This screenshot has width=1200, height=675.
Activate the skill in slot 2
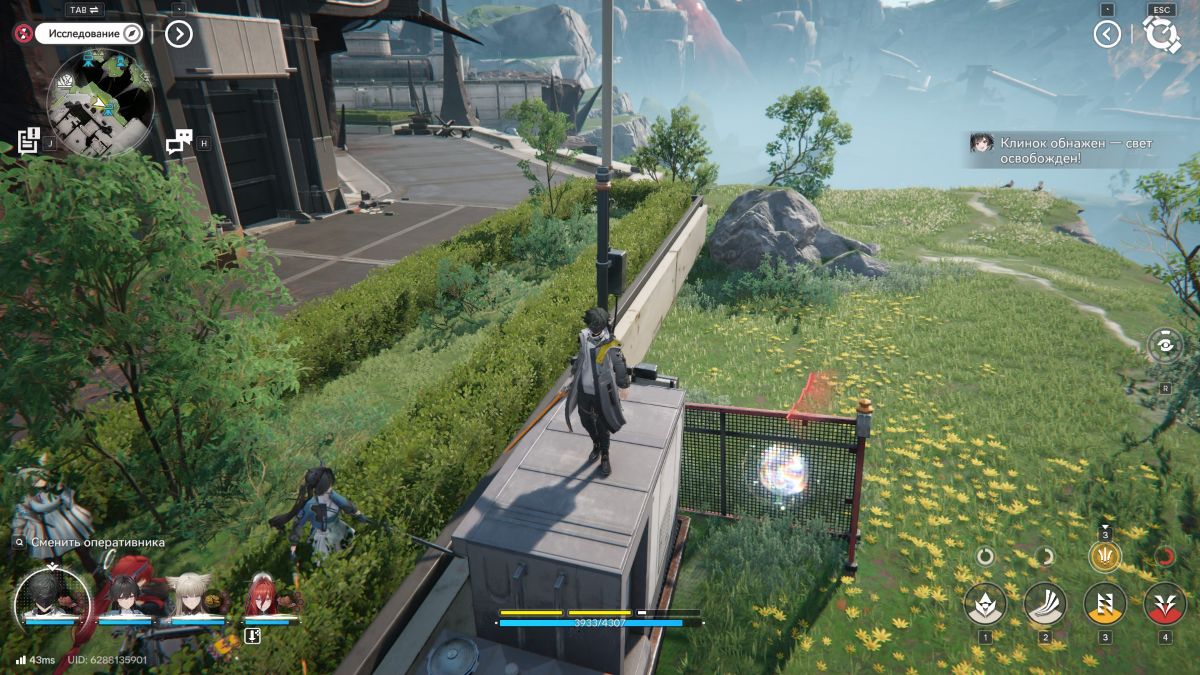pyautogui.click(x=1045, y=603)
